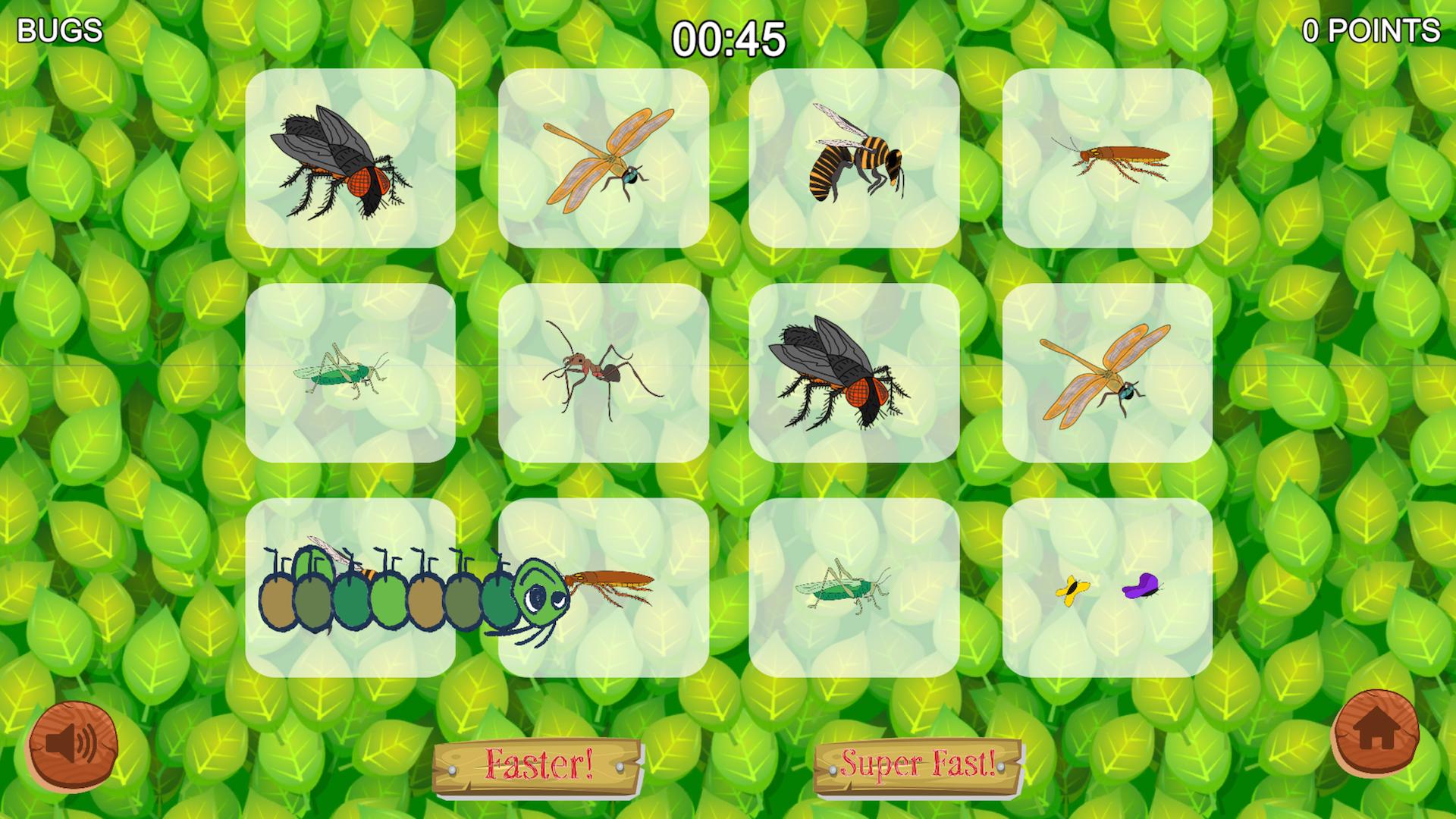Image resolution: width=1456 pixels, height=819 pixels.
Task: Click the BUGS title label
Action: tap(58, 30)
